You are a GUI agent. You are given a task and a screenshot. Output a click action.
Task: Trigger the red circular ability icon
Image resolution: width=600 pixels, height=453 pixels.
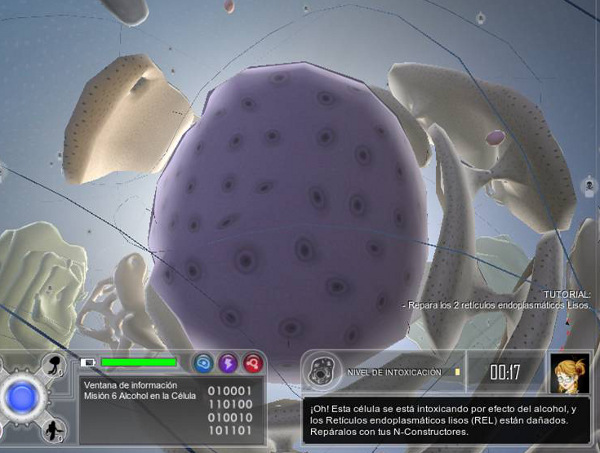pos(252,363)
